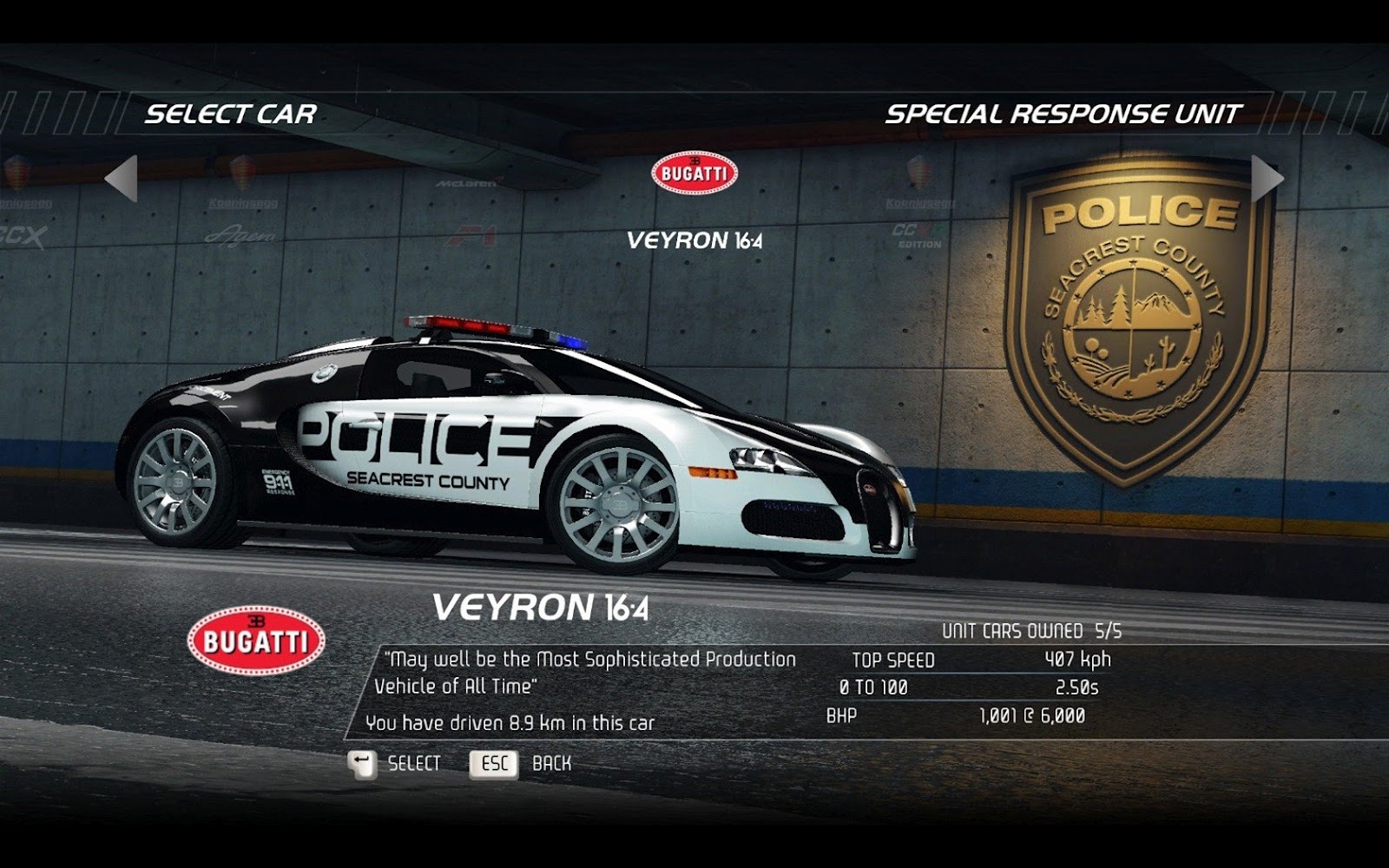Click the left arrow for the previous car
Viewport: 1389px width, 868px height.
tap(122, 179)
